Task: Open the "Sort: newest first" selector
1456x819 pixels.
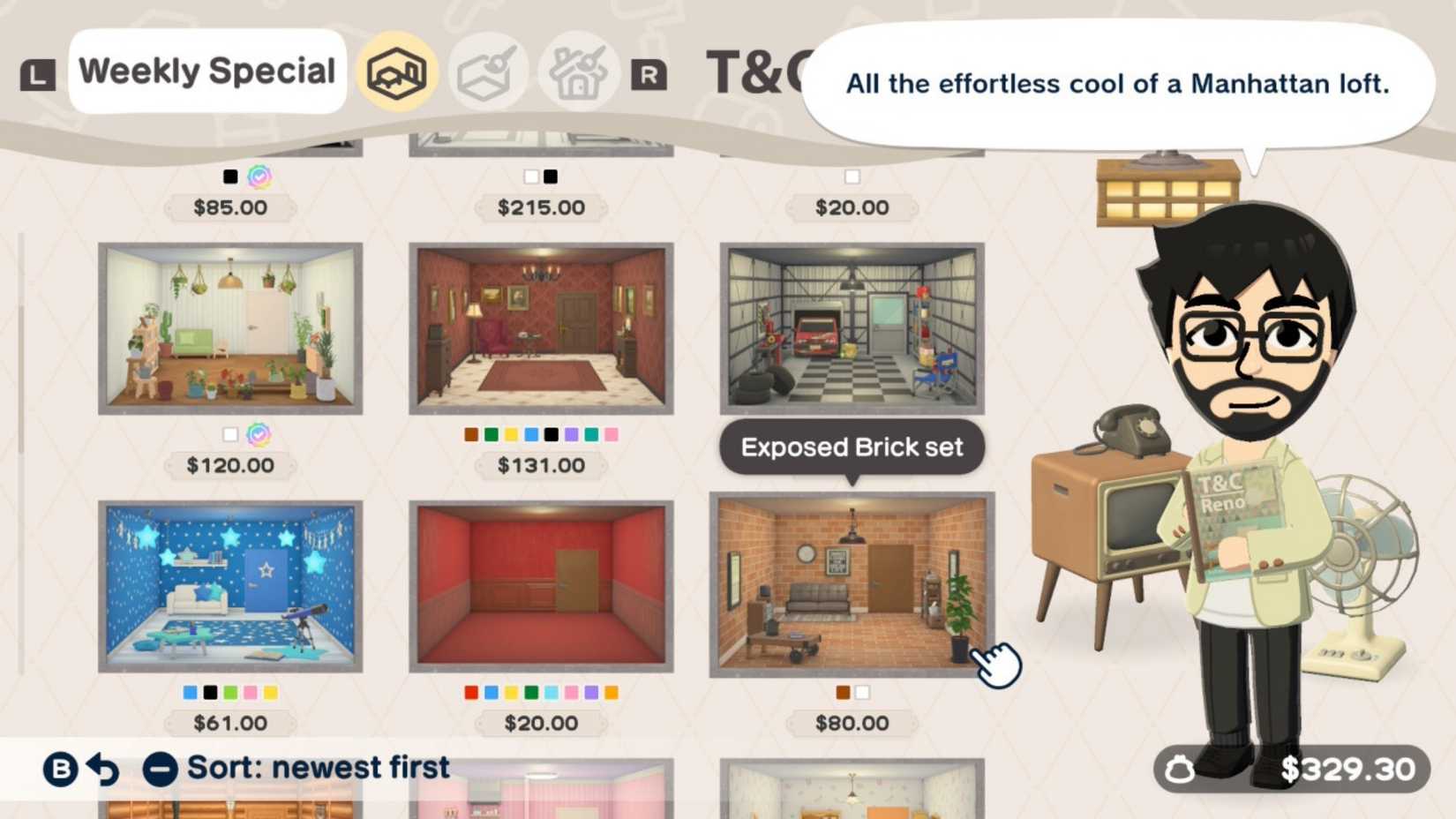Action: click(x=316, y=767)
